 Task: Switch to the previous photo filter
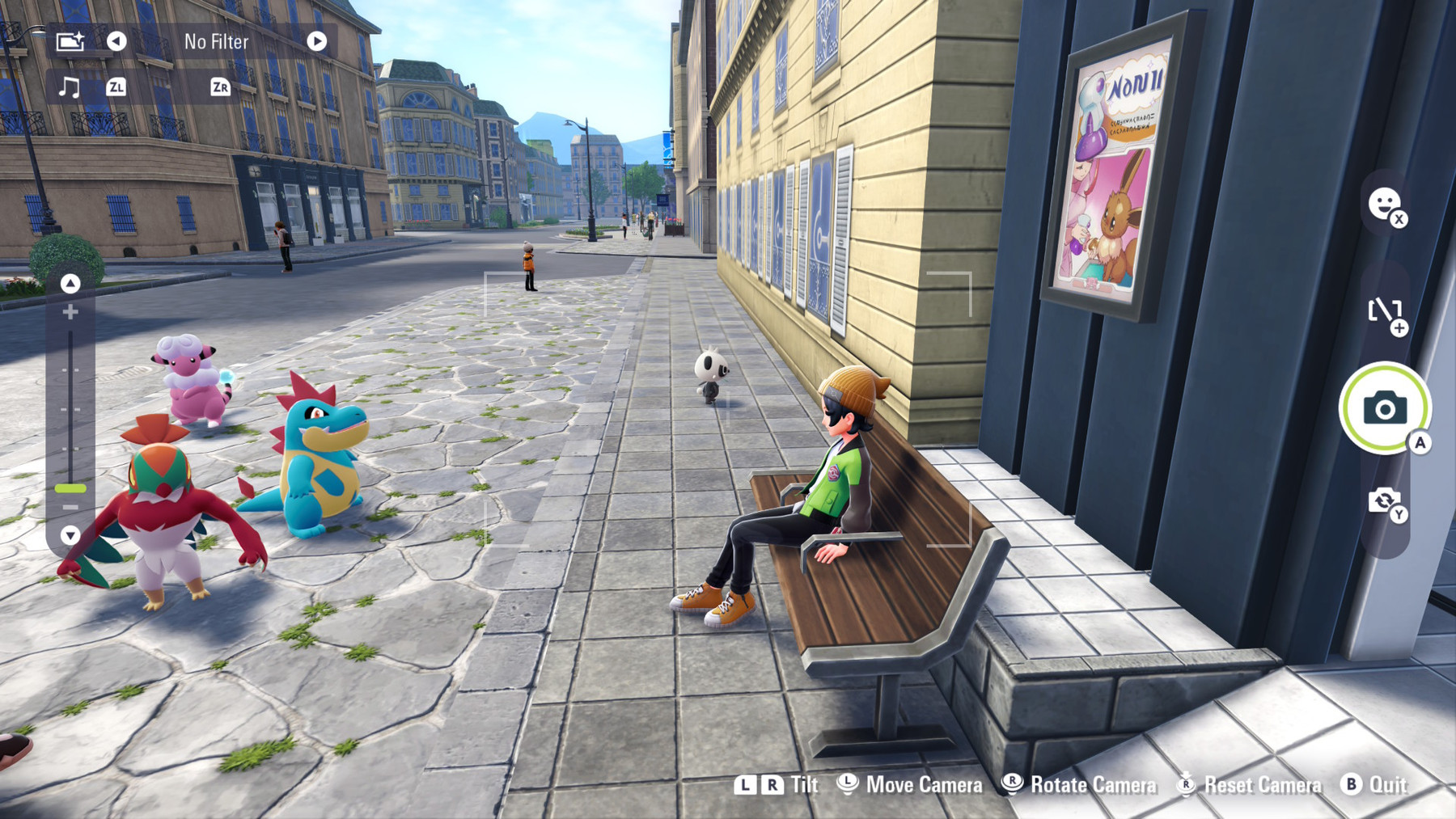coord(116,41)
